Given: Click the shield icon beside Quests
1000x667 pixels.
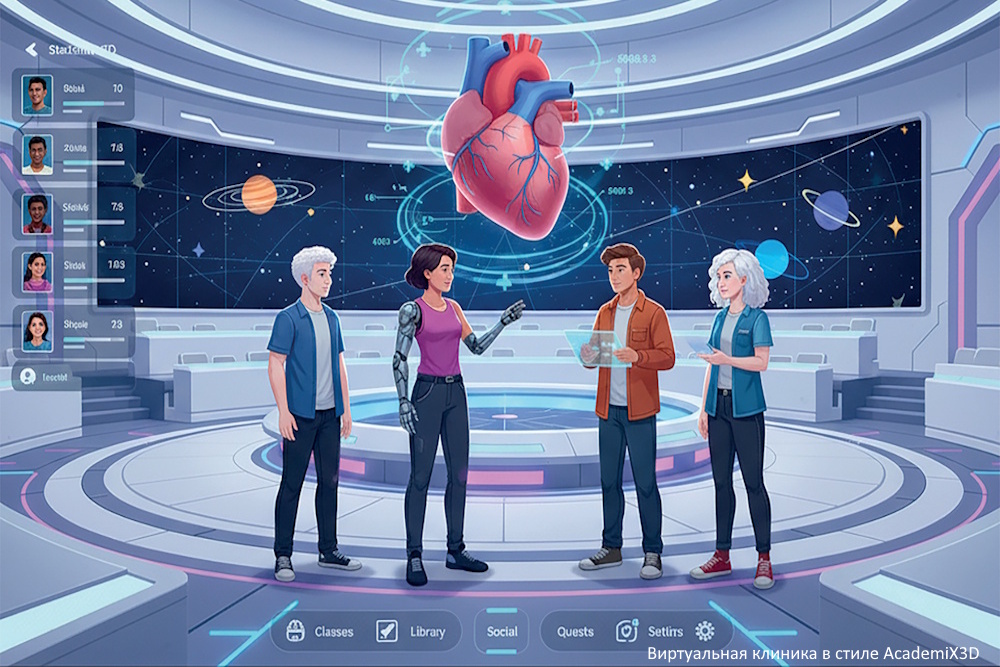Looking at the screenshot, I should tap(626, 631).
